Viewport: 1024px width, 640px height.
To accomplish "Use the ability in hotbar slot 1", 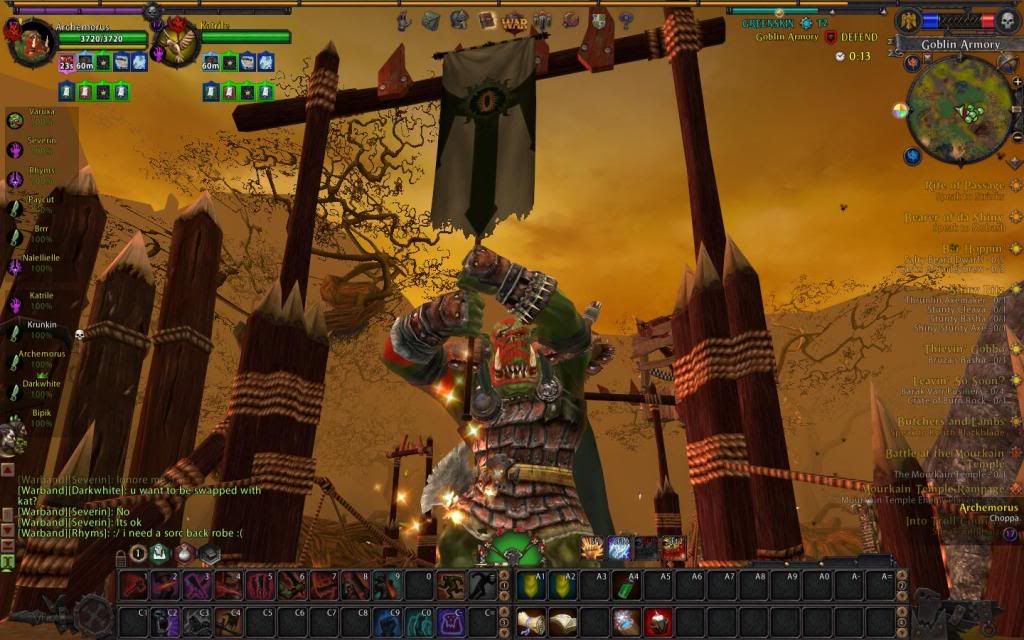I will 134,585.
